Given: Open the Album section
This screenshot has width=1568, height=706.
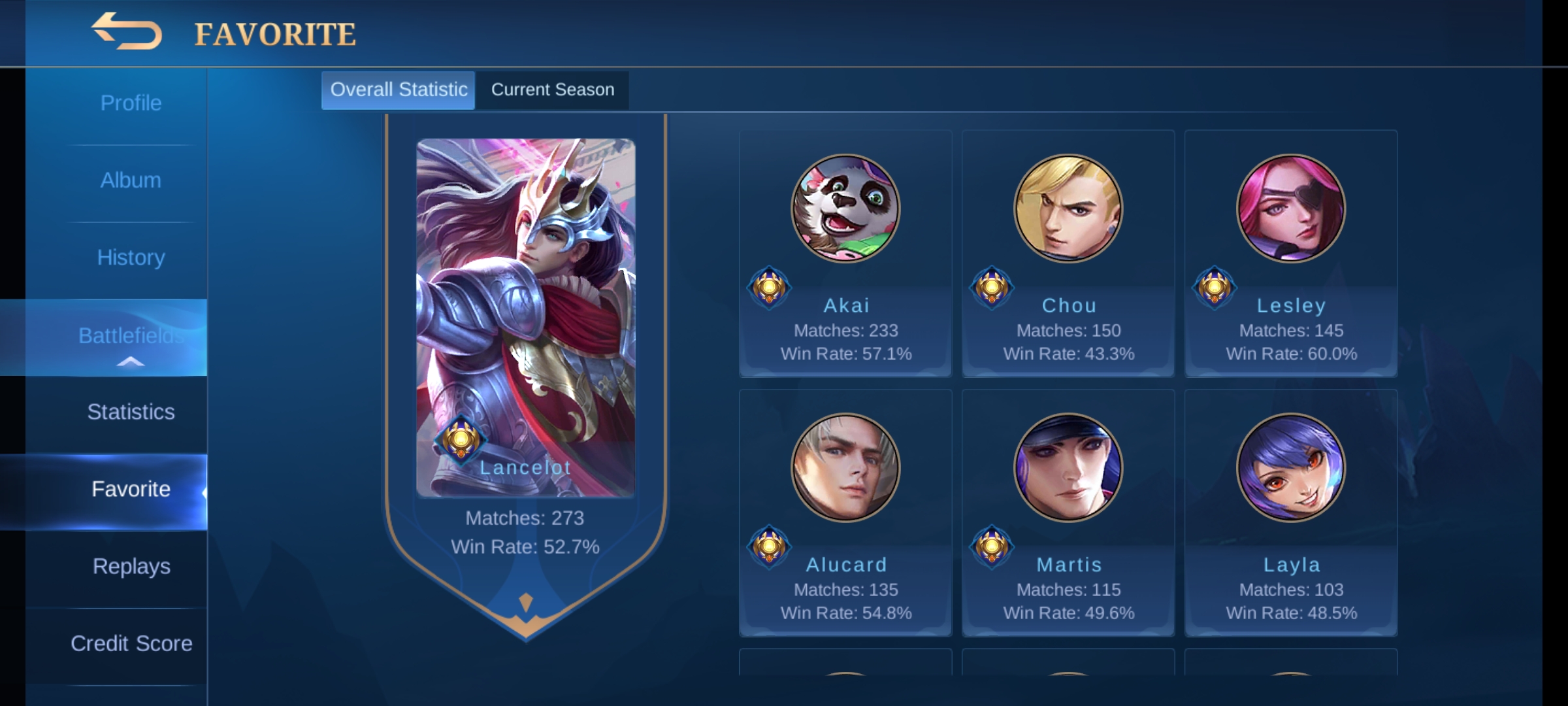Looking at the screenshot, I should 130,180.
